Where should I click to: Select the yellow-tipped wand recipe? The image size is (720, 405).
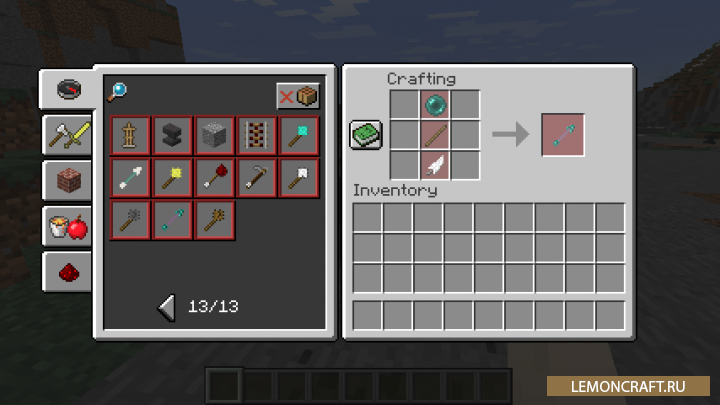(172, 177)
